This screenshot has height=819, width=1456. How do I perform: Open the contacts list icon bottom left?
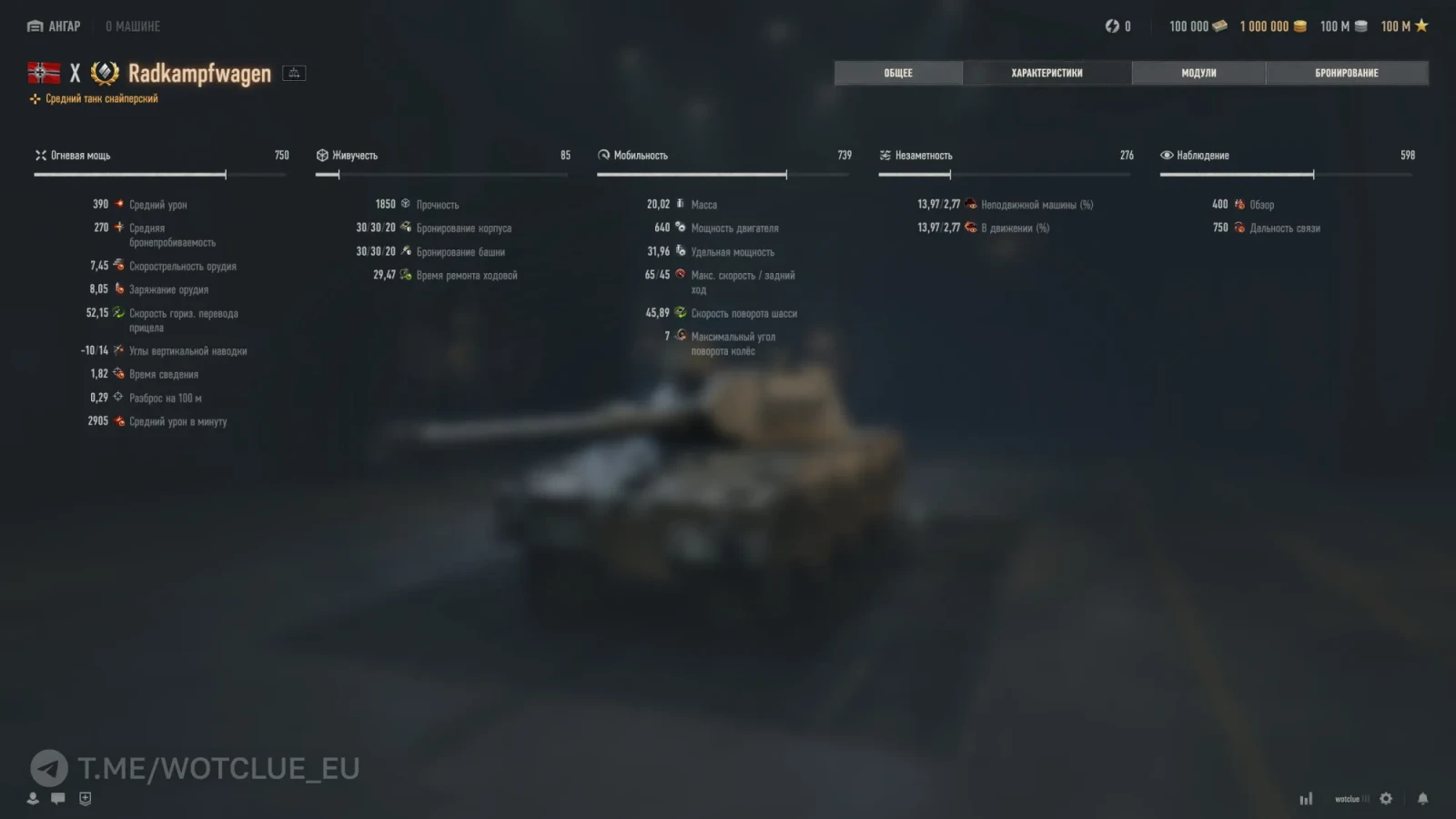coord(33,799)
